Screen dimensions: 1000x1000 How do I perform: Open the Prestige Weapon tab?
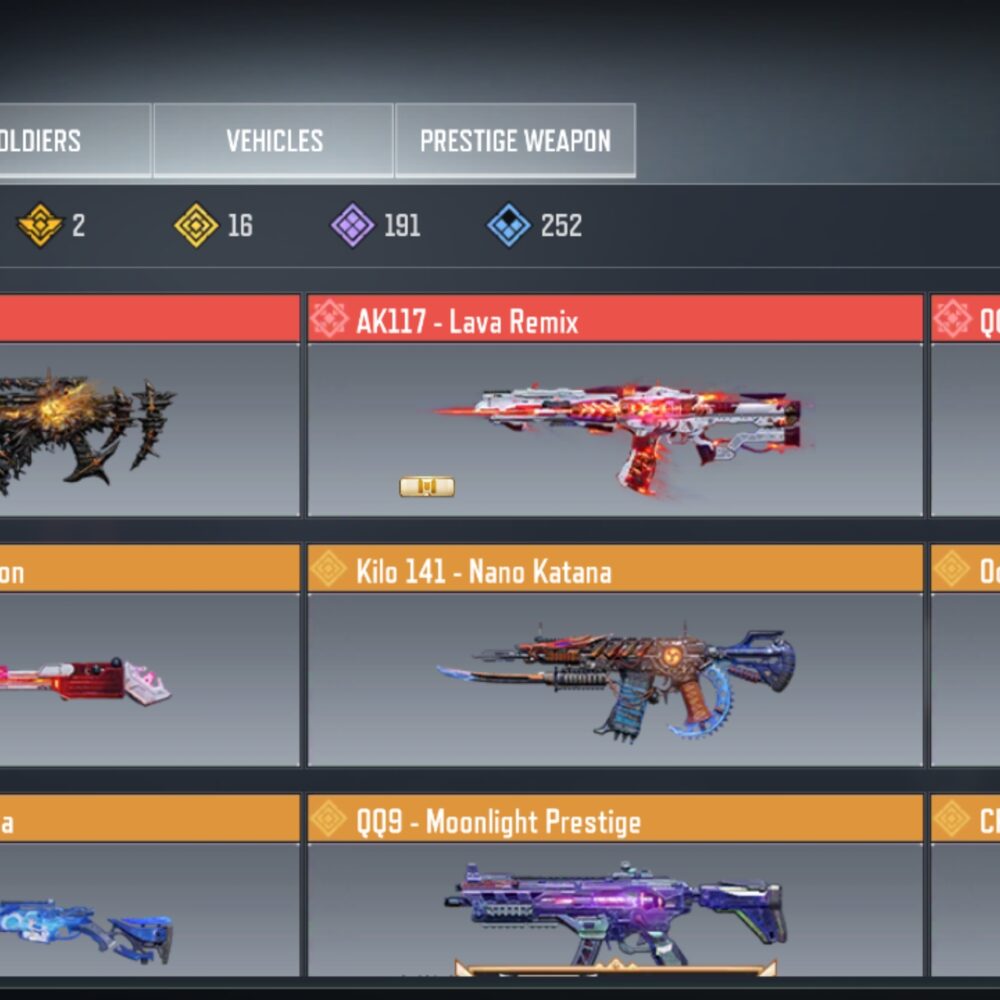pyautogui.click(x=515, y=141)
